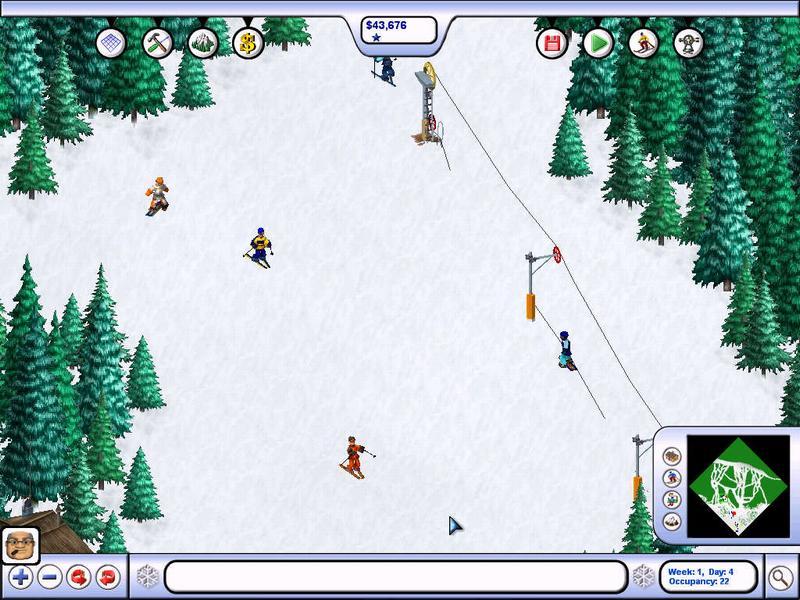
Task: Open the advisor portrait with cigar
Action: [x=20, y=546]
